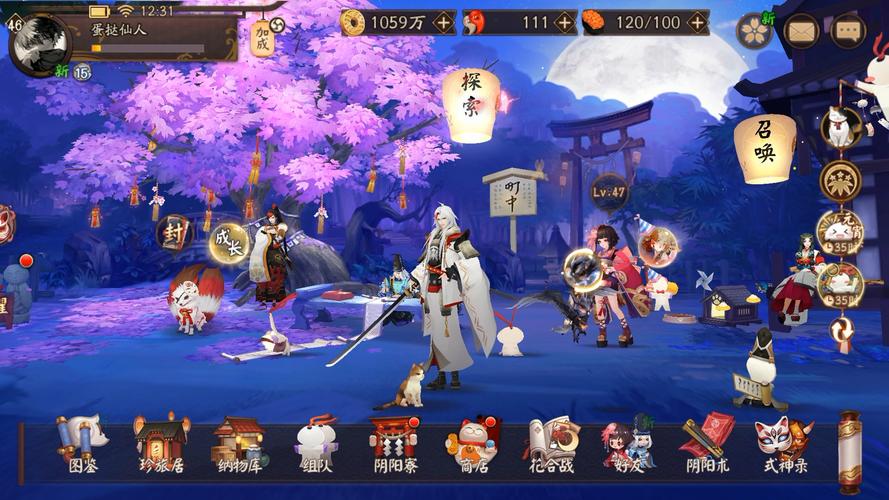
Task: Tap the 探索 exploration lantern
Action: pyautogui.click(x=471, y=98)
